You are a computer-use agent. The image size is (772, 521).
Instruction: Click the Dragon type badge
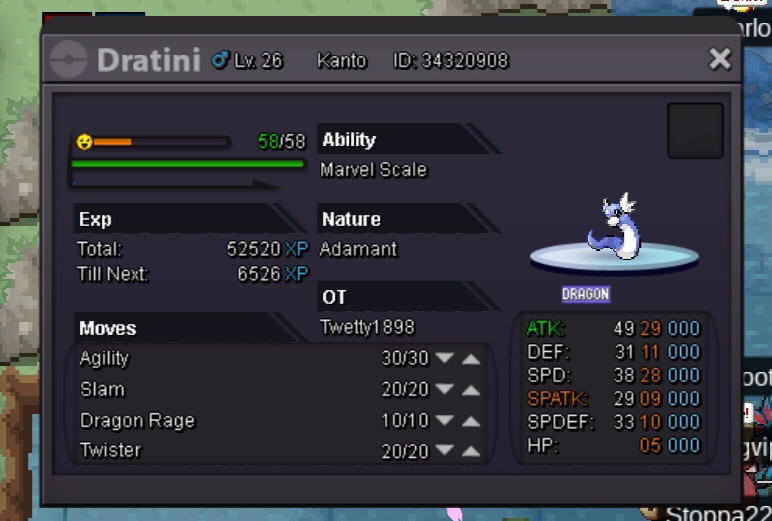coord(585,295)
